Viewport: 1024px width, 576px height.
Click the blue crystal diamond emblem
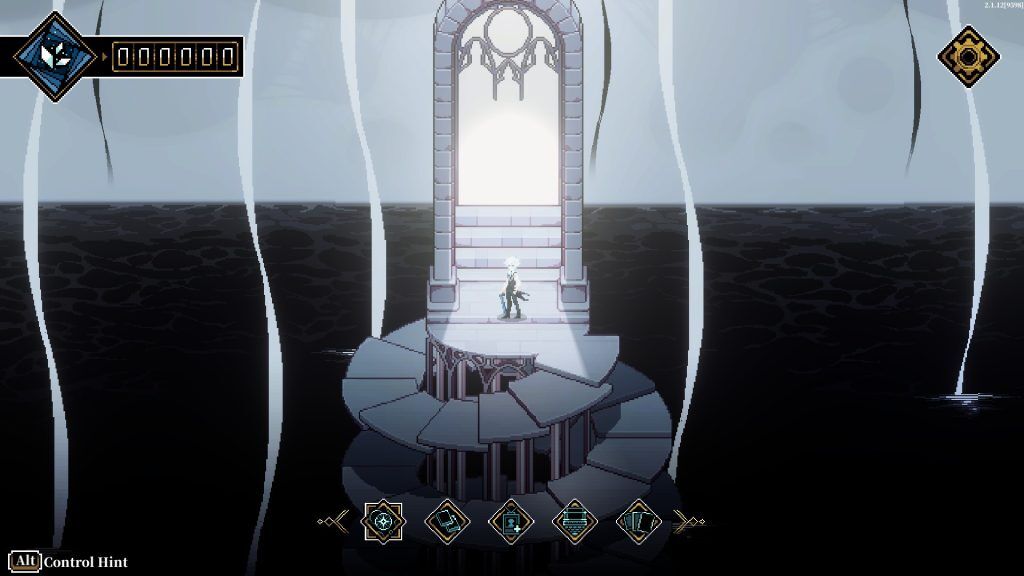(x=55, y=55)
